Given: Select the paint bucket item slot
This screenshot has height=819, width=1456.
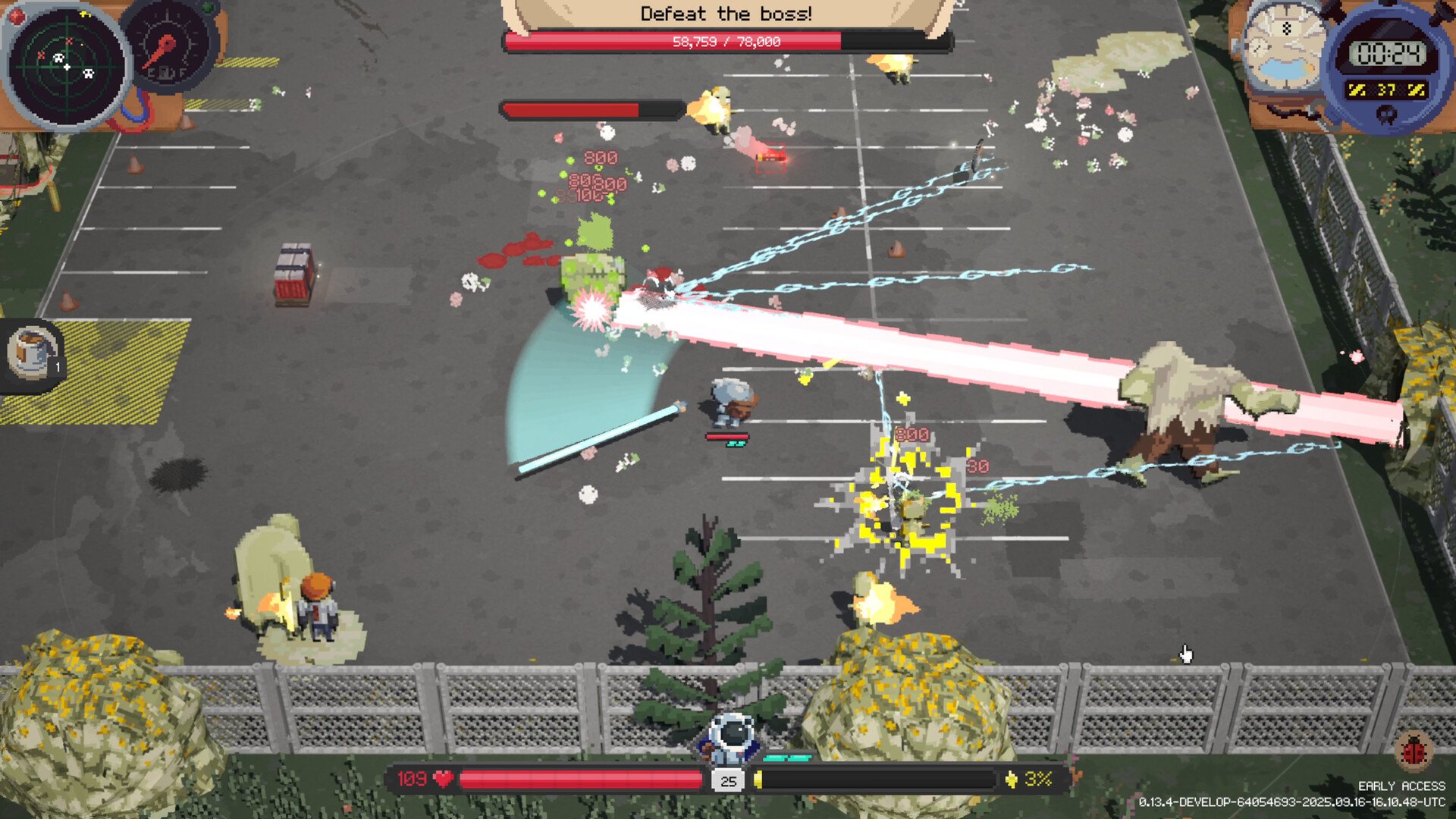Looking at the screenshot, I should point(32,352).
